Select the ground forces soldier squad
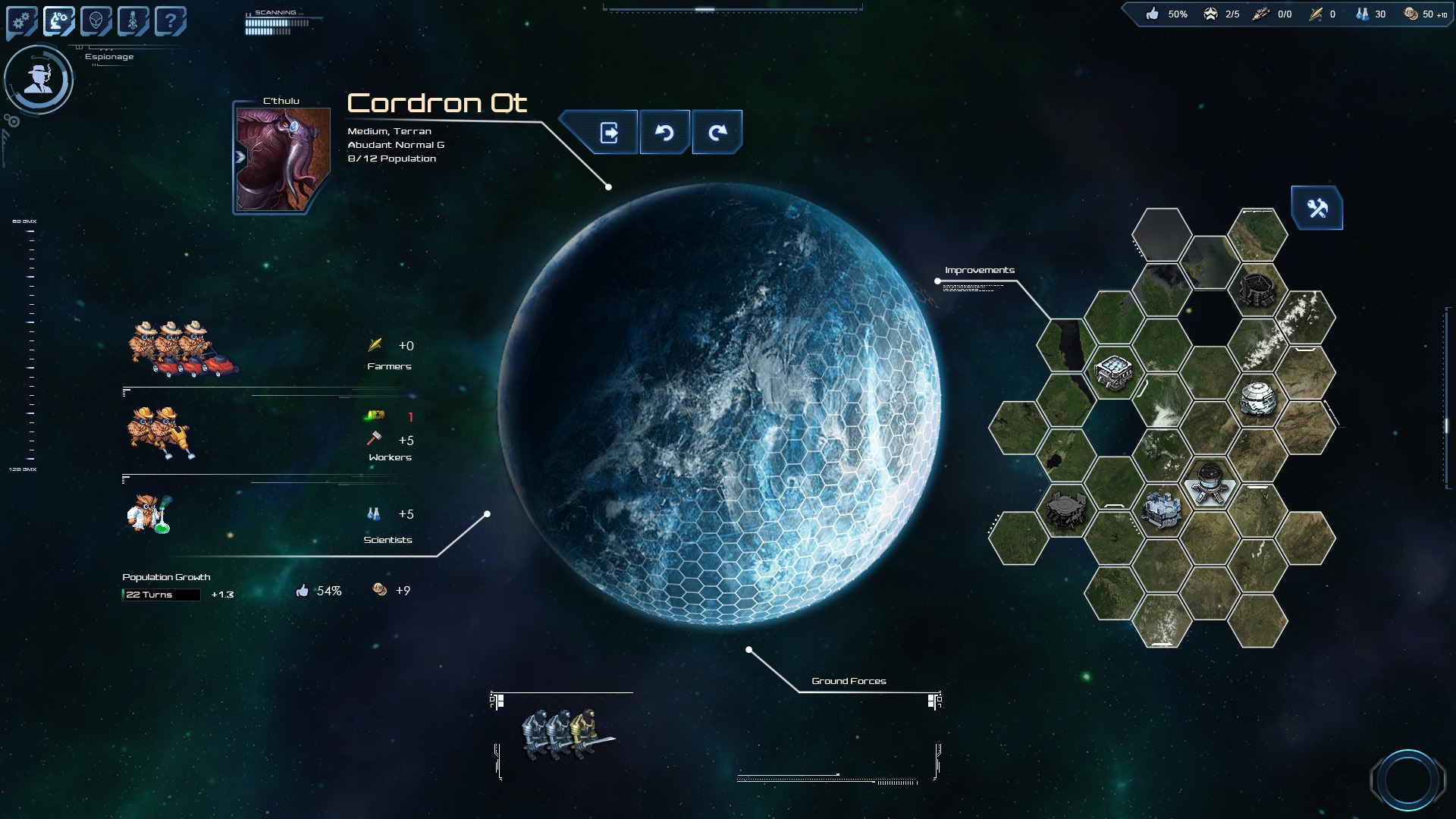Image resolution: width=1456 pixels, height=819 pixels. 565,734
